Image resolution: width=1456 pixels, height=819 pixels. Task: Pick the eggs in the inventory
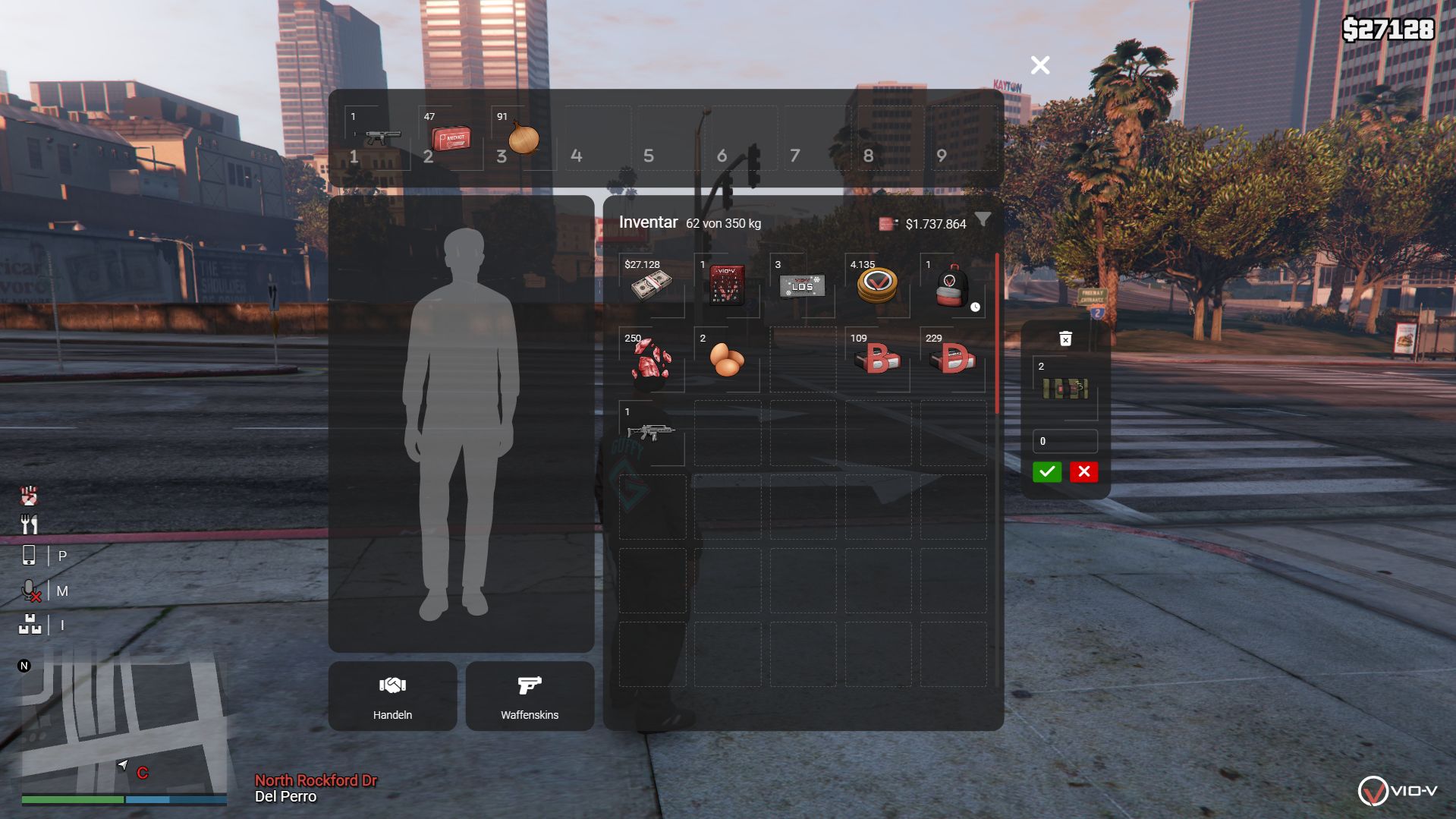[726, 359]
